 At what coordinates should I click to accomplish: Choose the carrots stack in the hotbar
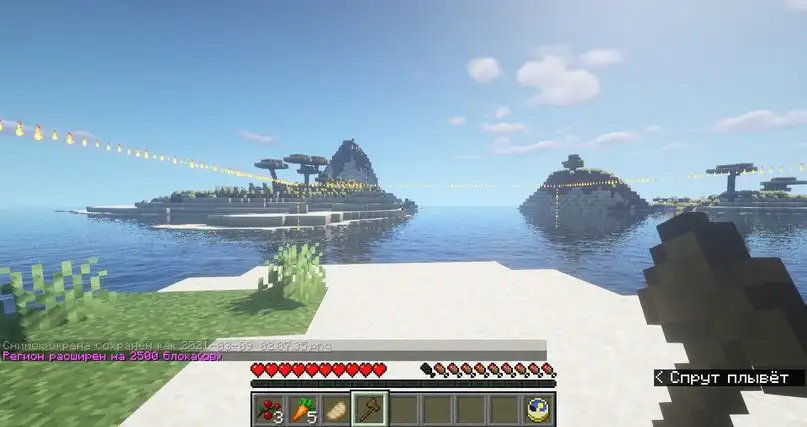(302, 408)
